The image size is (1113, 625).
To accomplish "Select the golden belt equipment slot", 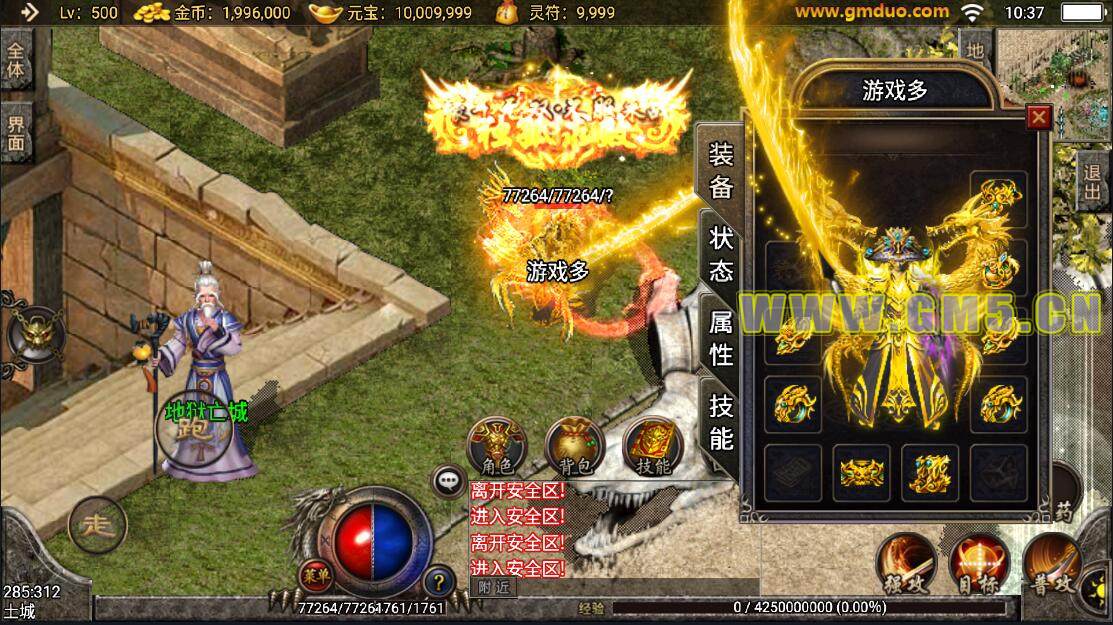I will 862,472.
